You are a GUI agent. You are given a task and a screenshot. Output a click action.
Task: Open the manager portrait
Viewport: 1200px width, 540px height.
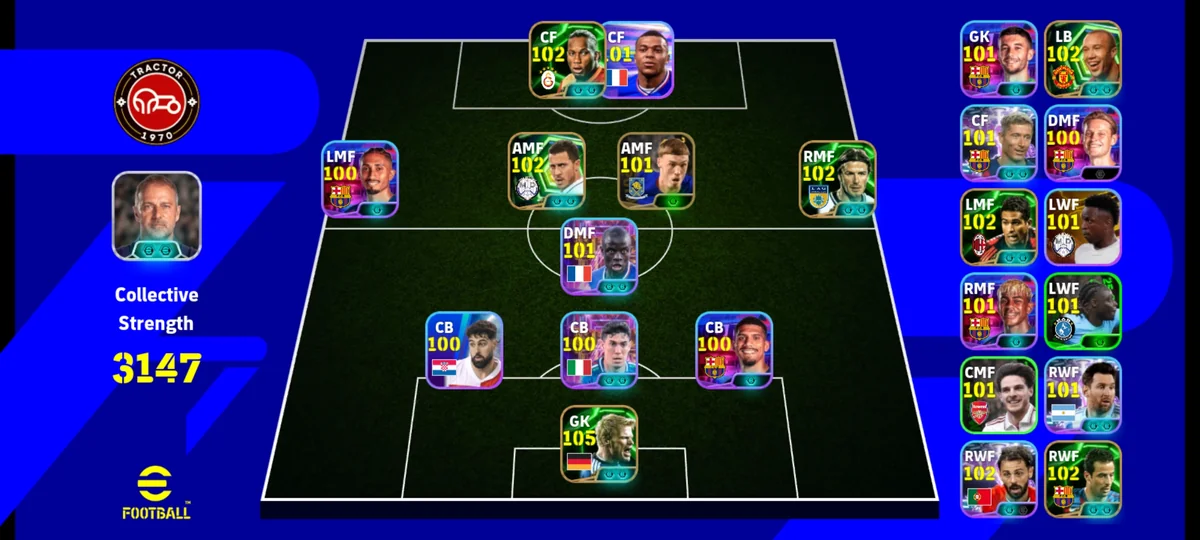coord(157,216)
